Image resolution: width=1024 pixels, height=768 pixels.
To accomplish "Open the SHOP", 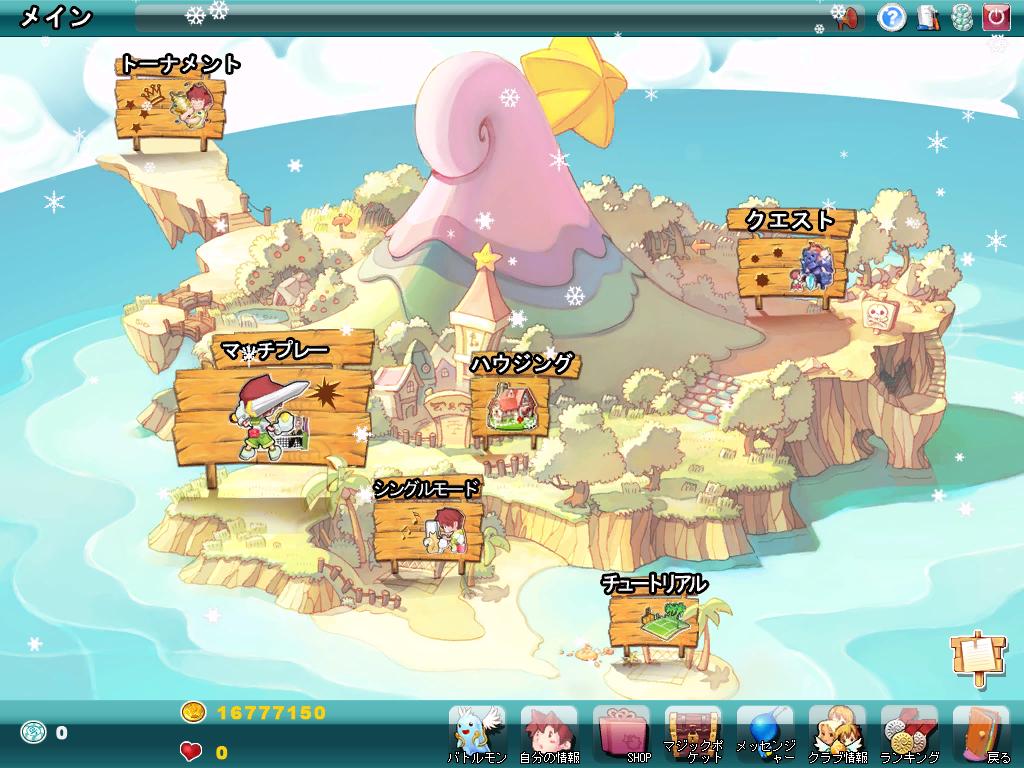I will (621, 733).
